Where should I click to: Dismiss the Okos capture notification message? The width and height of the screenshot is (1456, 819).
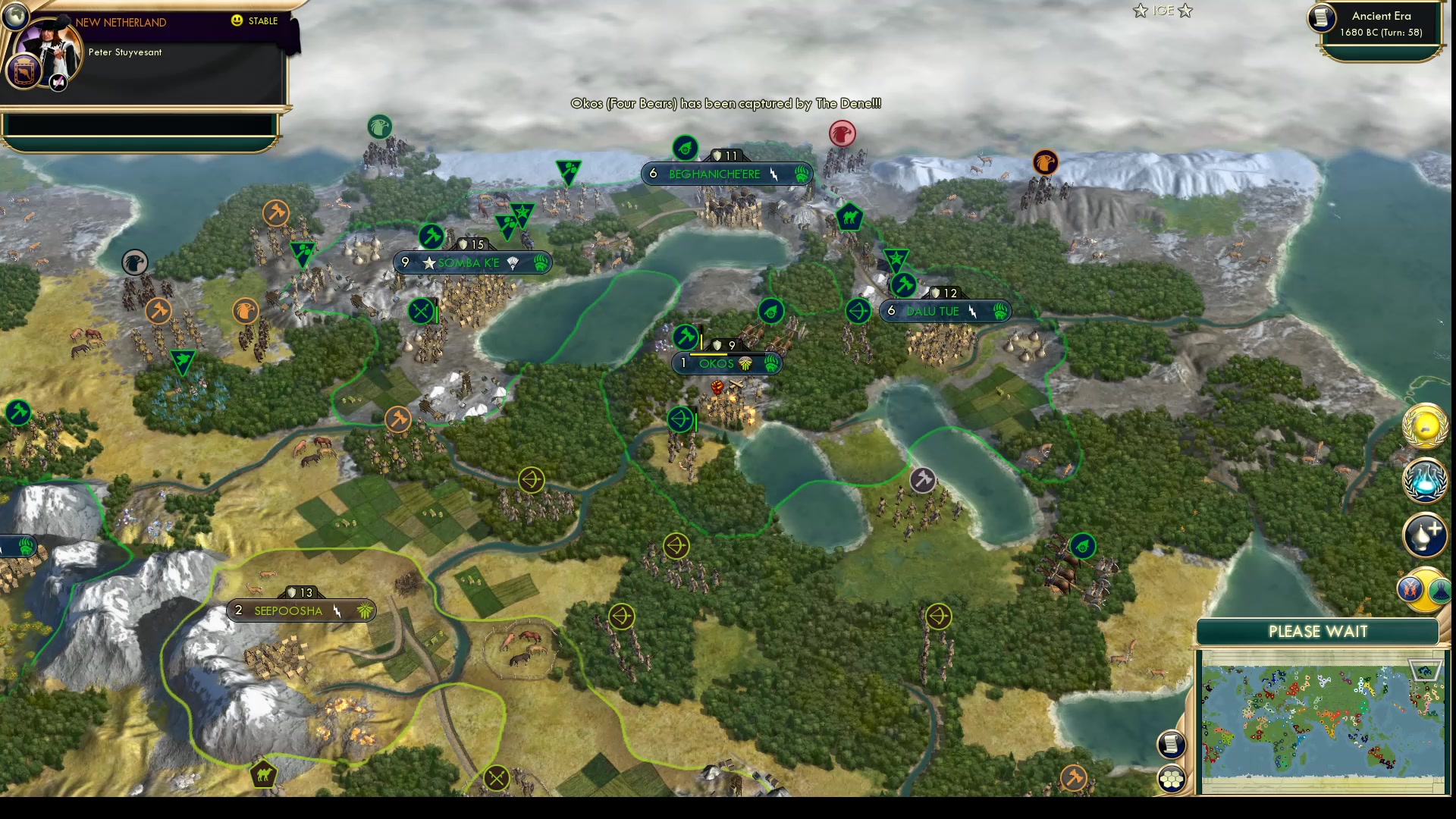(x=726, y=104)
